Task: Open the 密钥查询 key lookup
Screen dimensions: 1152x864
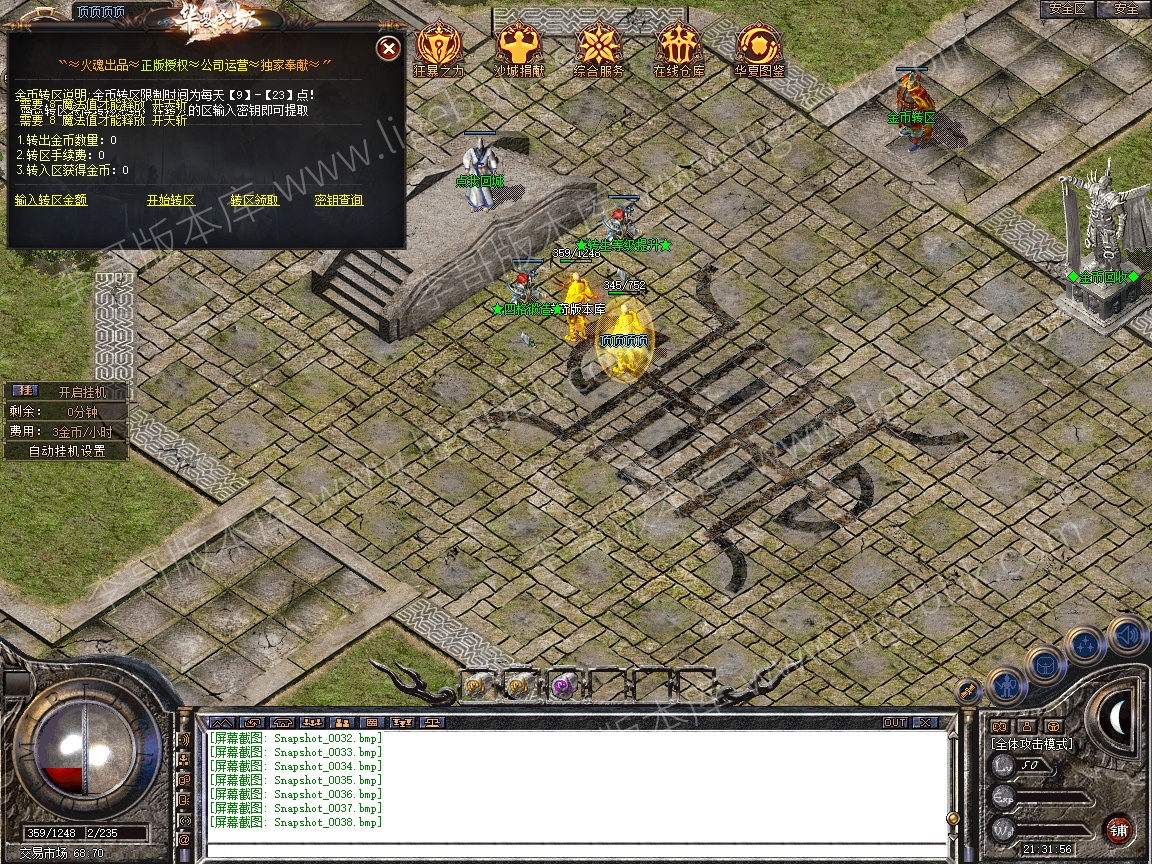Action: tap(339, 200)
